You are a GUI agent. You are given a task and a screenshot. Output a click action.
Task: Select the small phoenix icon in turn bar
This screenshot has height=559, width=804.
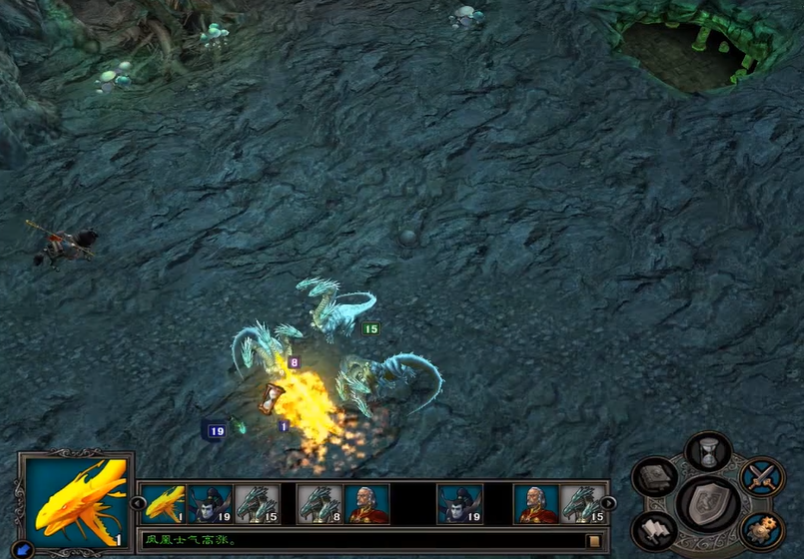click(x=164, y=504)
